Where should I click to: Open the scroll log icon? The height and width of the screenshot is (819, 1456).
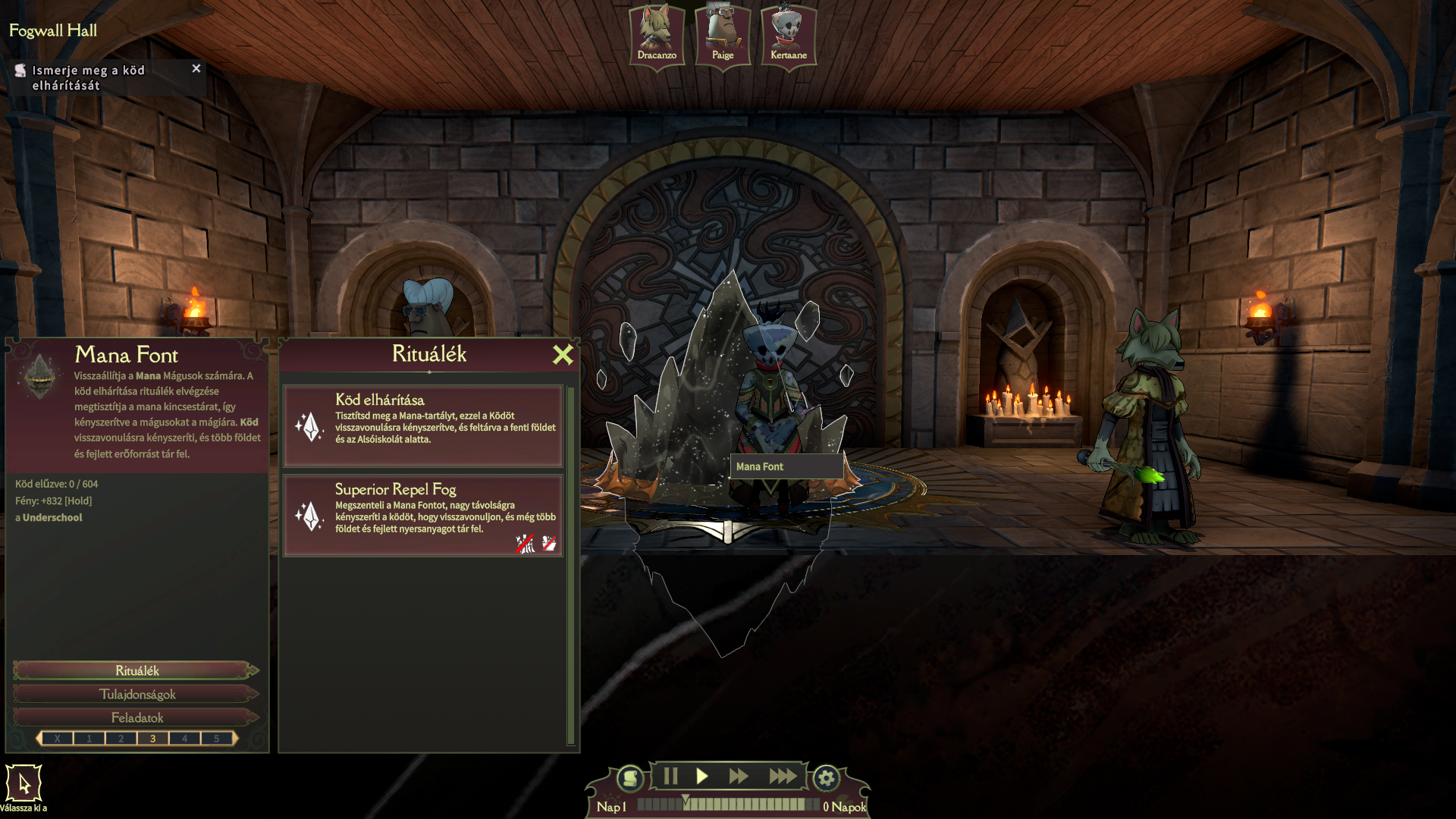[x=629, y=778]
